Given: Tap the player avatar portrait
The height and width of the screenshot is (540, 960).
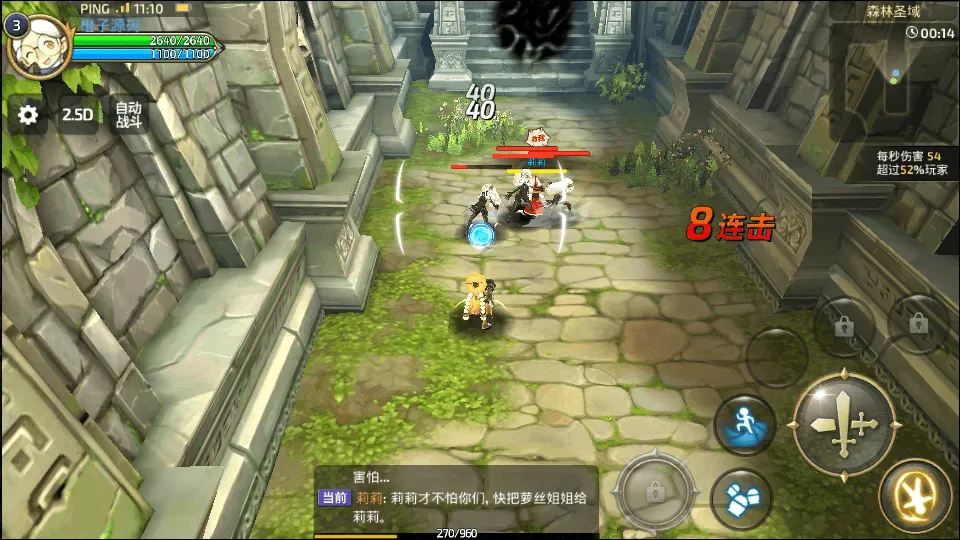Looking at the screenshot, I should pos(38,46).
